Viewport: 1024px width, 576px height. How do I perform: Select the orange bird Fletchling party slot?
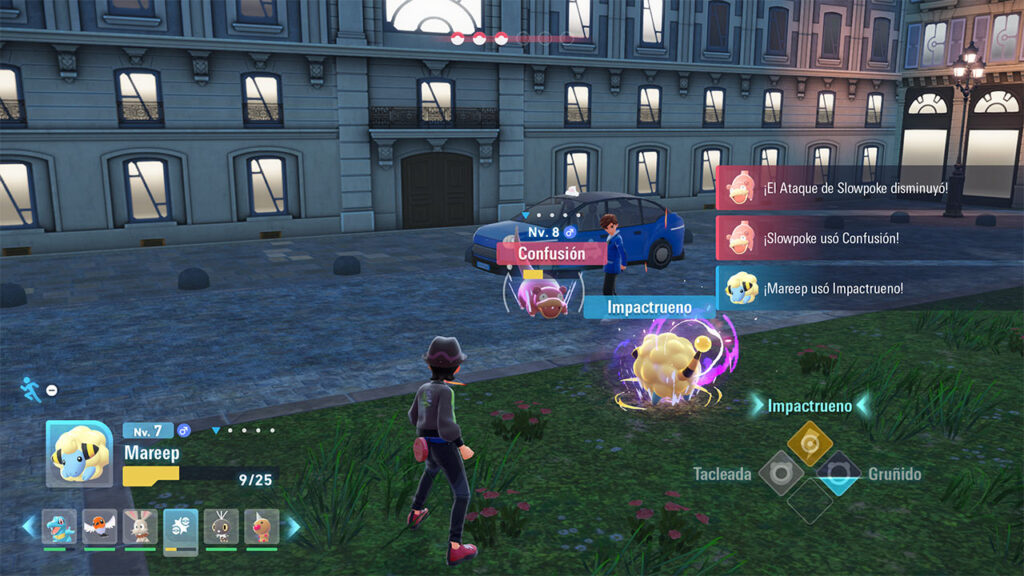100,526
